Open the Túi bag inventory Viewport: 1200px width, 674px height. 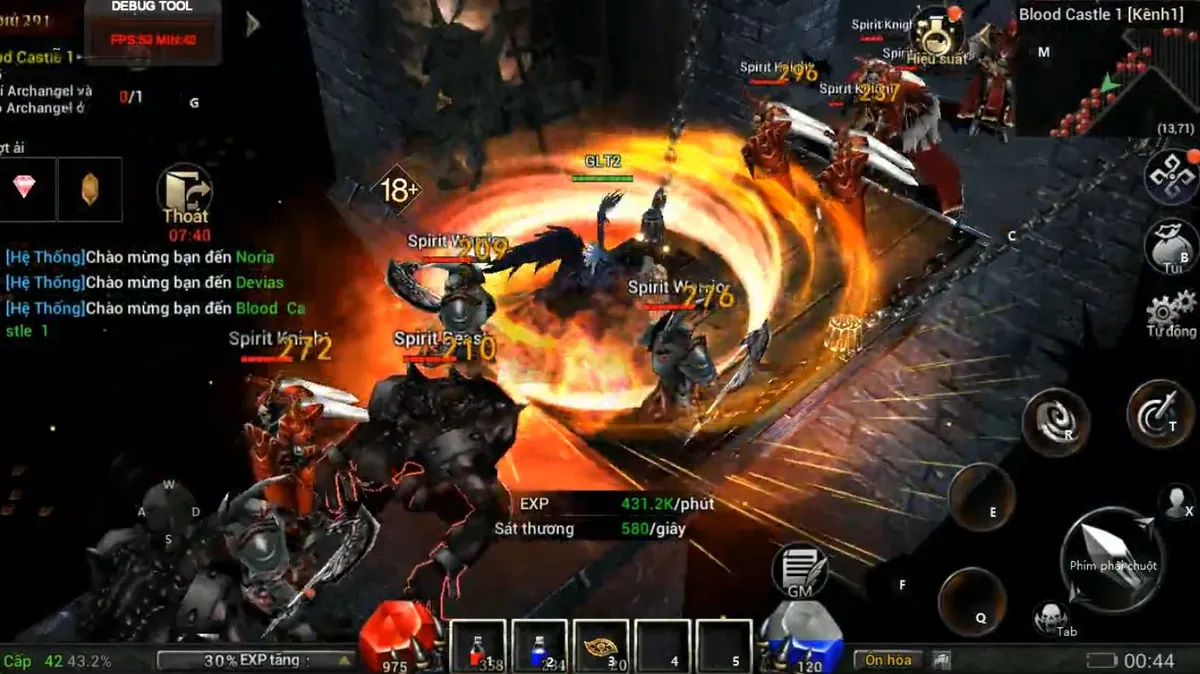[x=1172, y=245]
